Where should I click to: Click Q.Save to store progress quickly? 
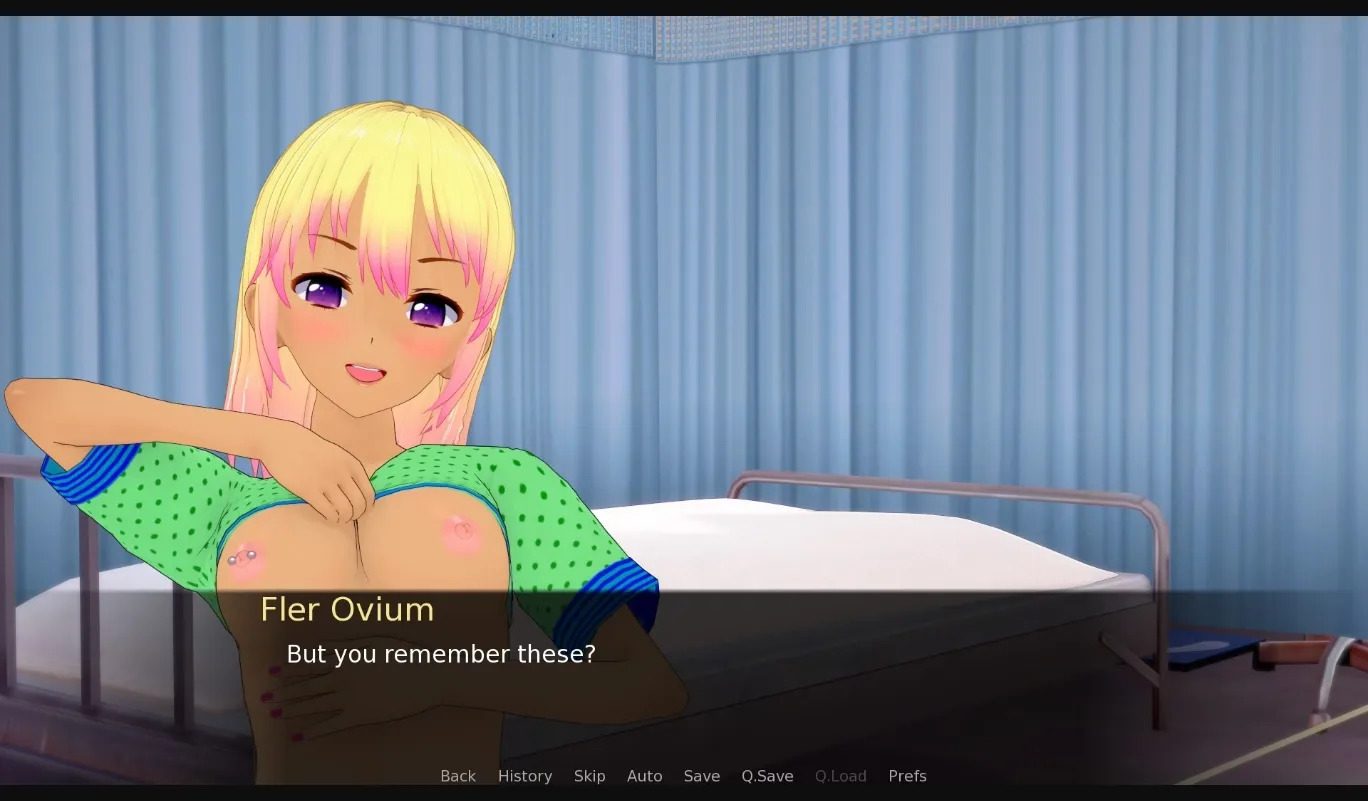(x=766, y=776)
